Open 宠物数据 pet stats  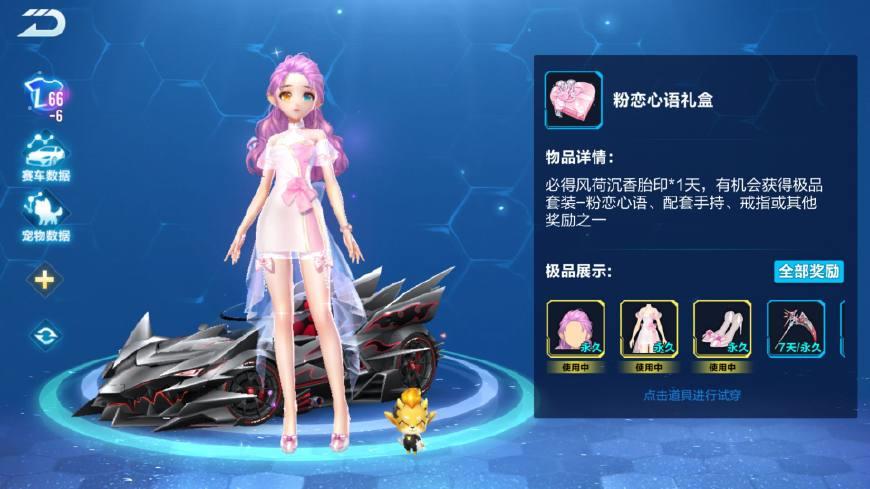tap(45, 216)
